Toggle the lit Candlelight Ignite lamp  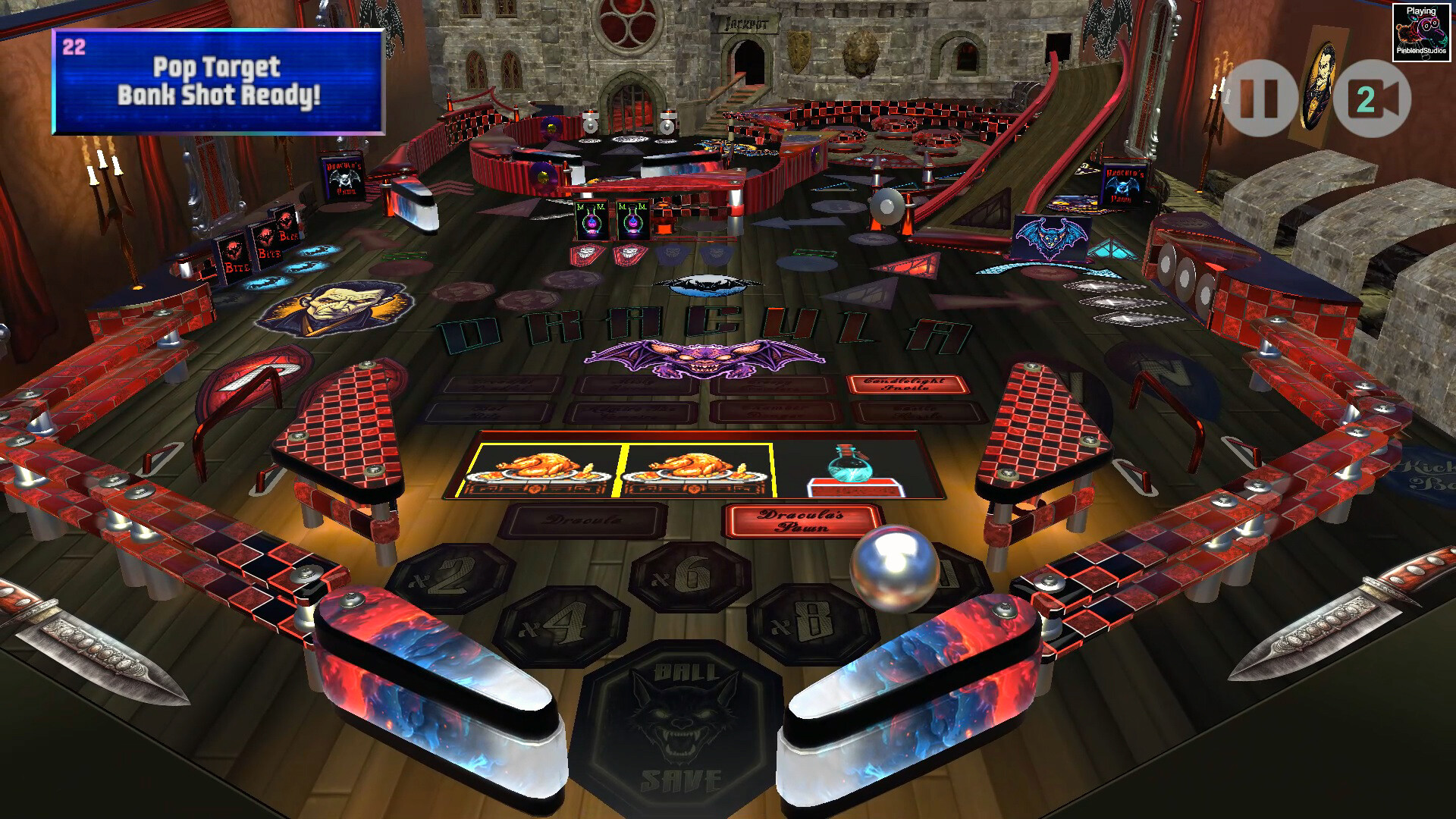(909, 385)
